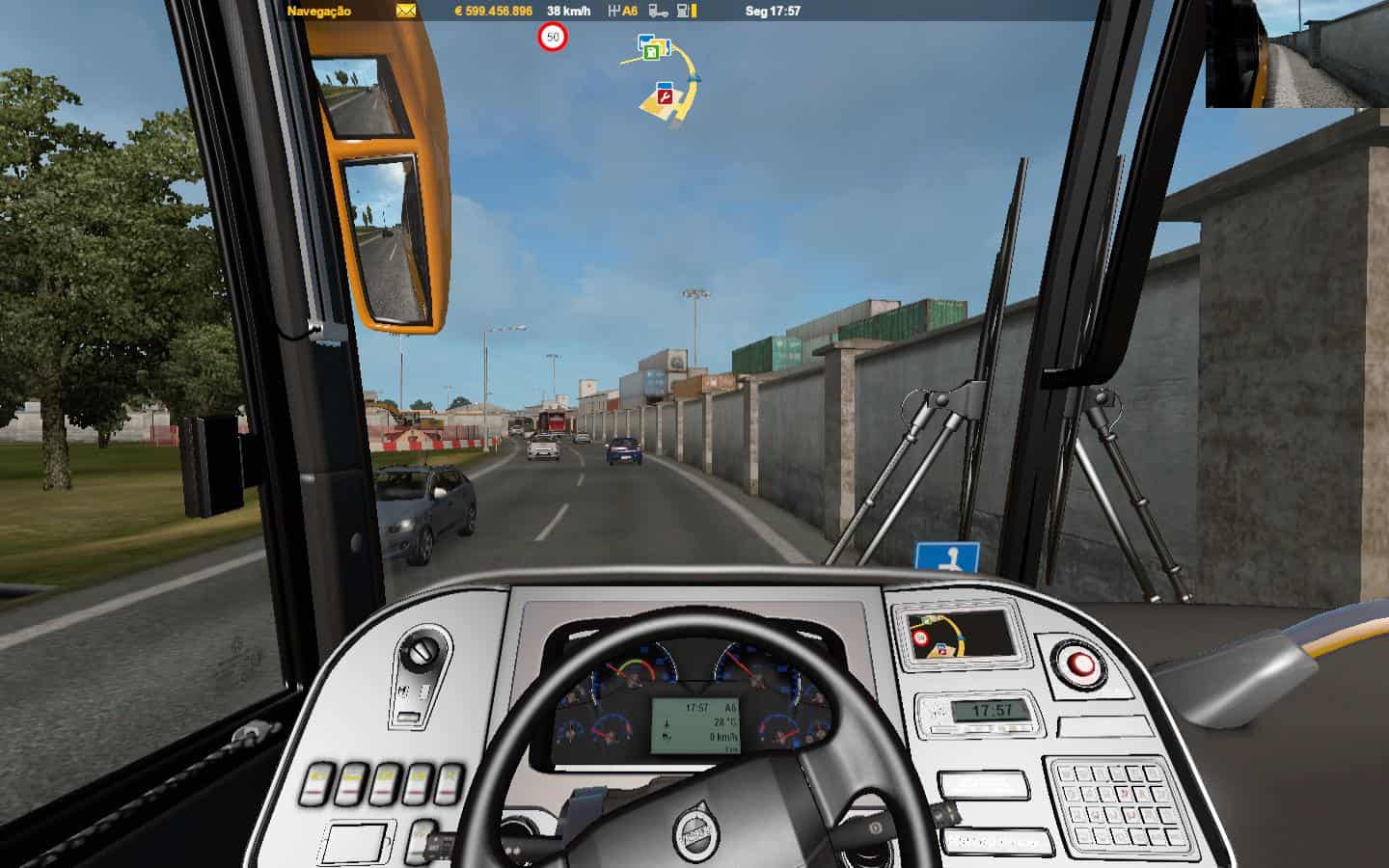Viewport: 1389px width, 868px height.
Task: Click the 50 speed limit sign
Action: tap(553, 38)
